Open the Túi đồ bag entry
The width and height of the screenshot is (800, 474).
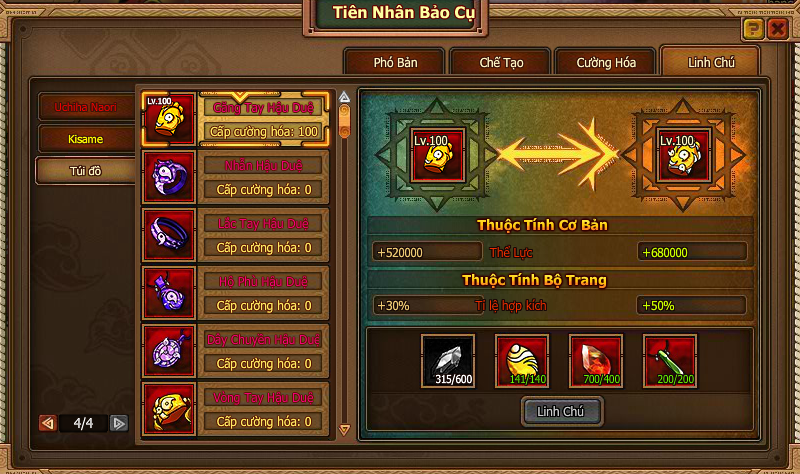point(86,170)
